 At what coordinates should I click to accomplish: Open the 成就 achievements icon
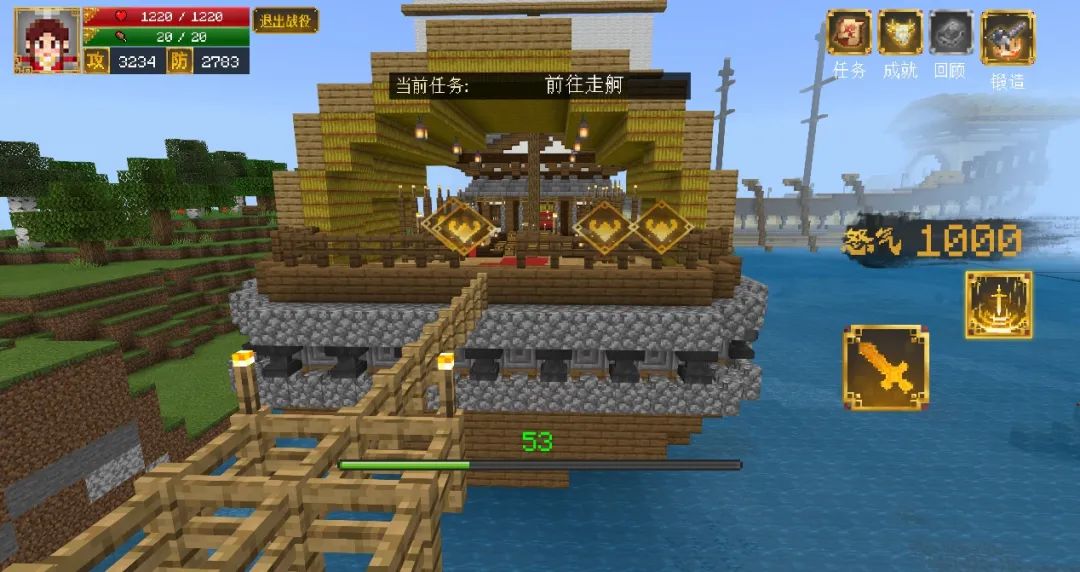[x=900, y=33]
